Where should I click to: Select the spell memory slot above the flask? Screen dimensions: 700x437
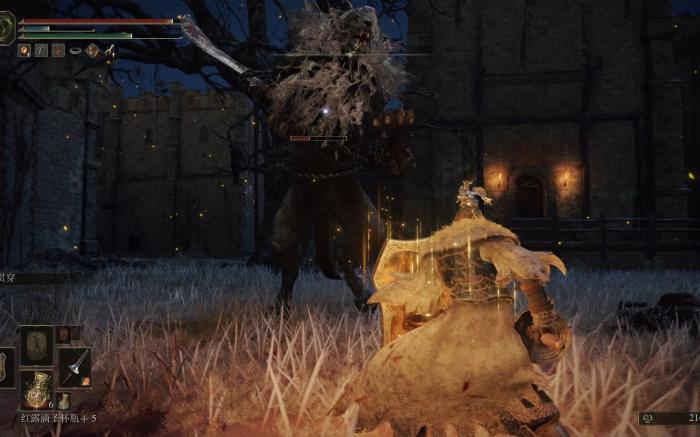pyautogui.click(x=39, y=343)
